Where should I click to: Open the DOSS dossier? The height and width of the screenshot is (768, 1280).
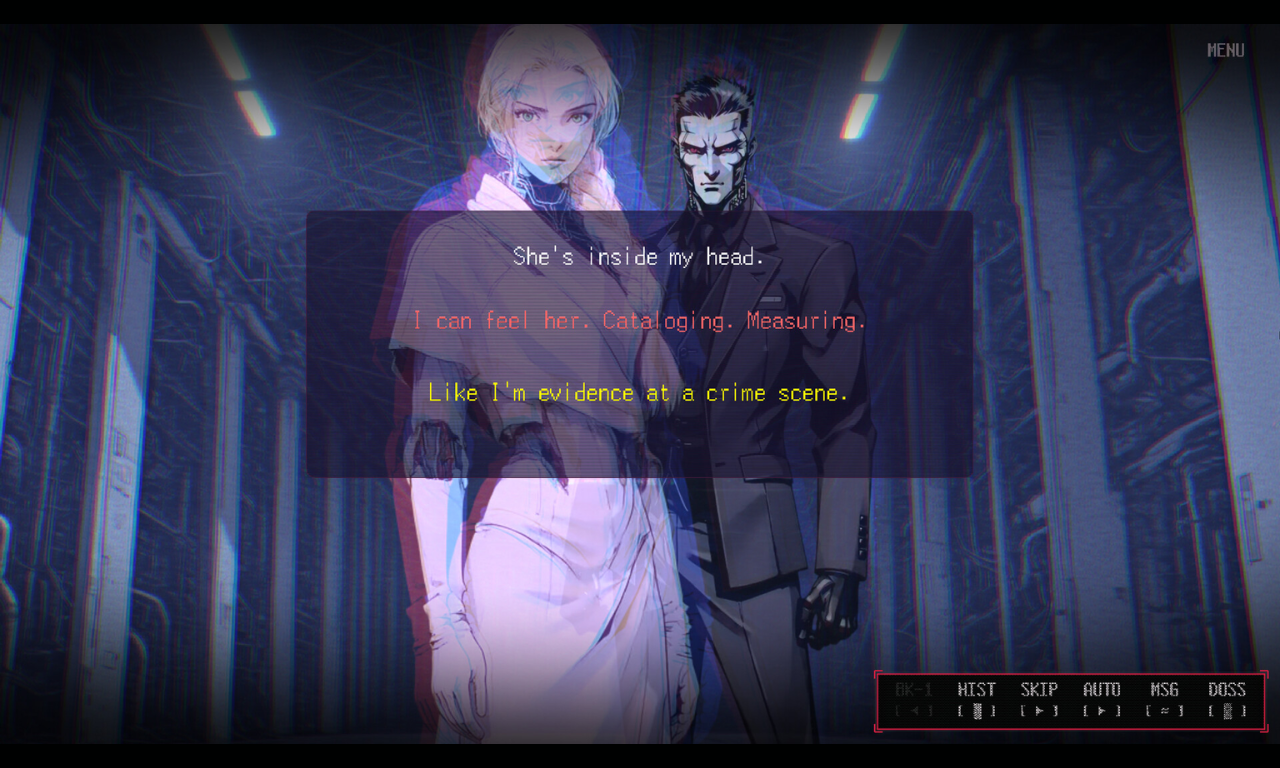click(x=1227, y=699)
